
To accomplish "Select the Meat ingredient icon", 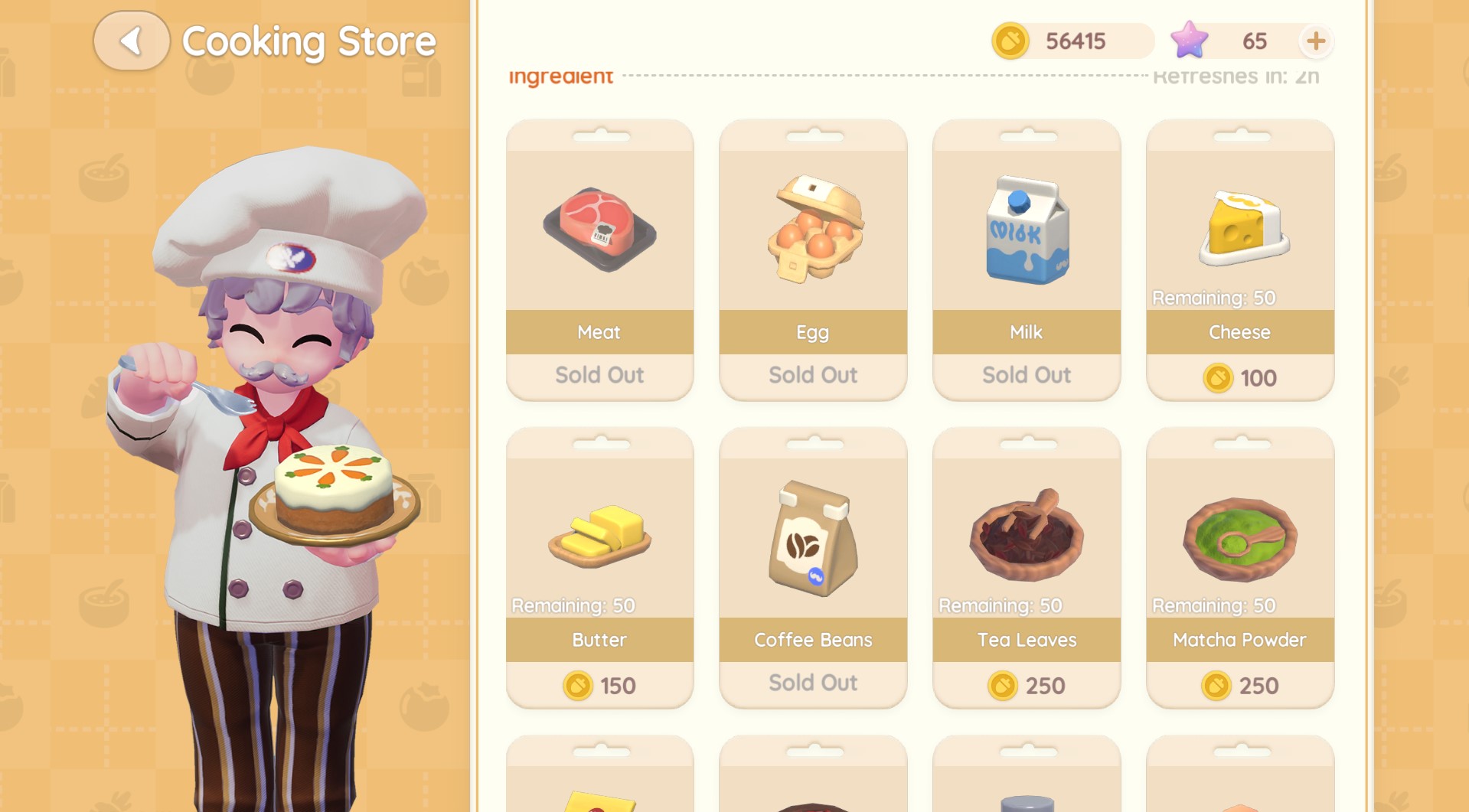I will (599, 228).
